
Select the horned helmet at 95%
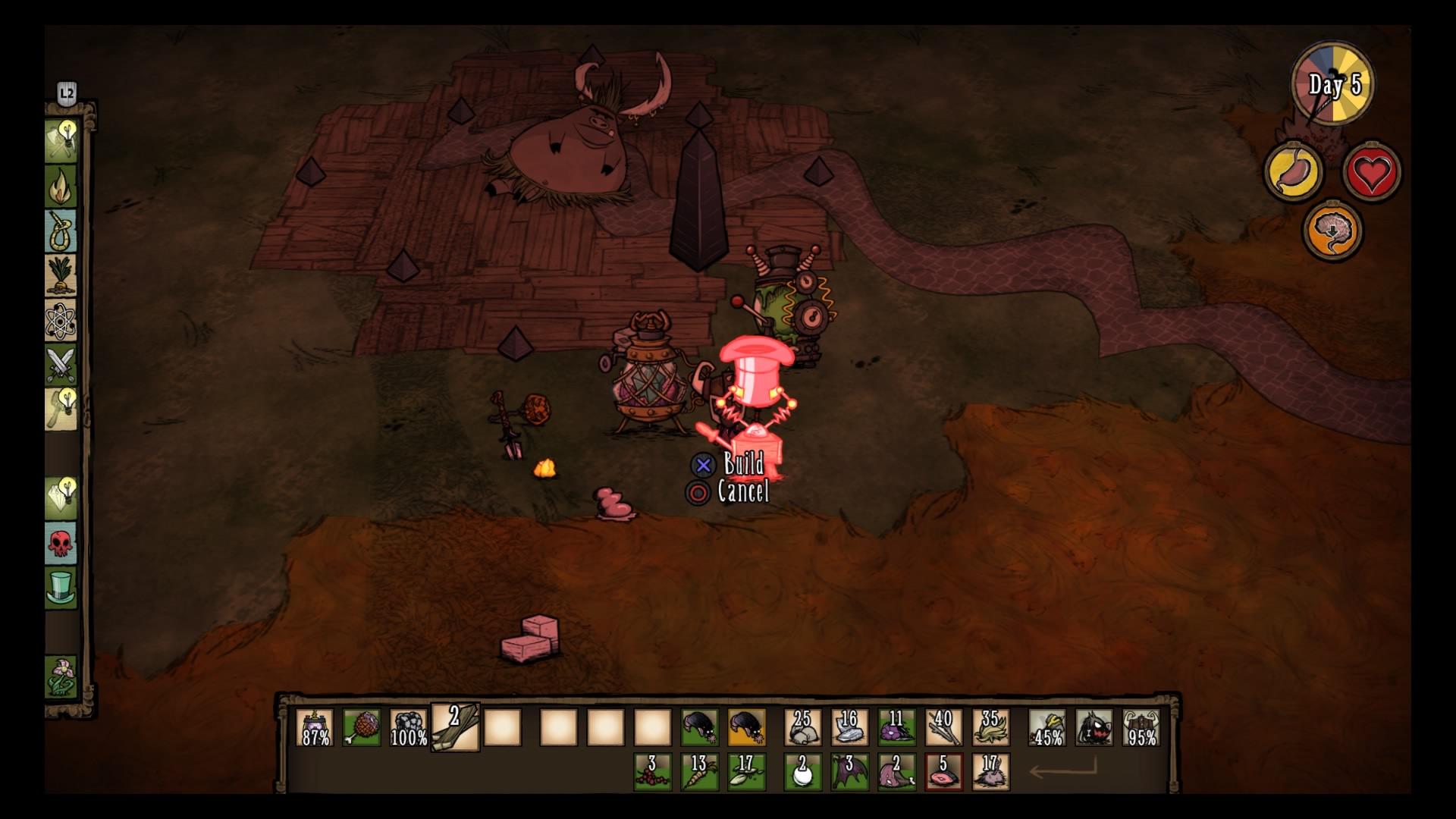point(1141,727)
